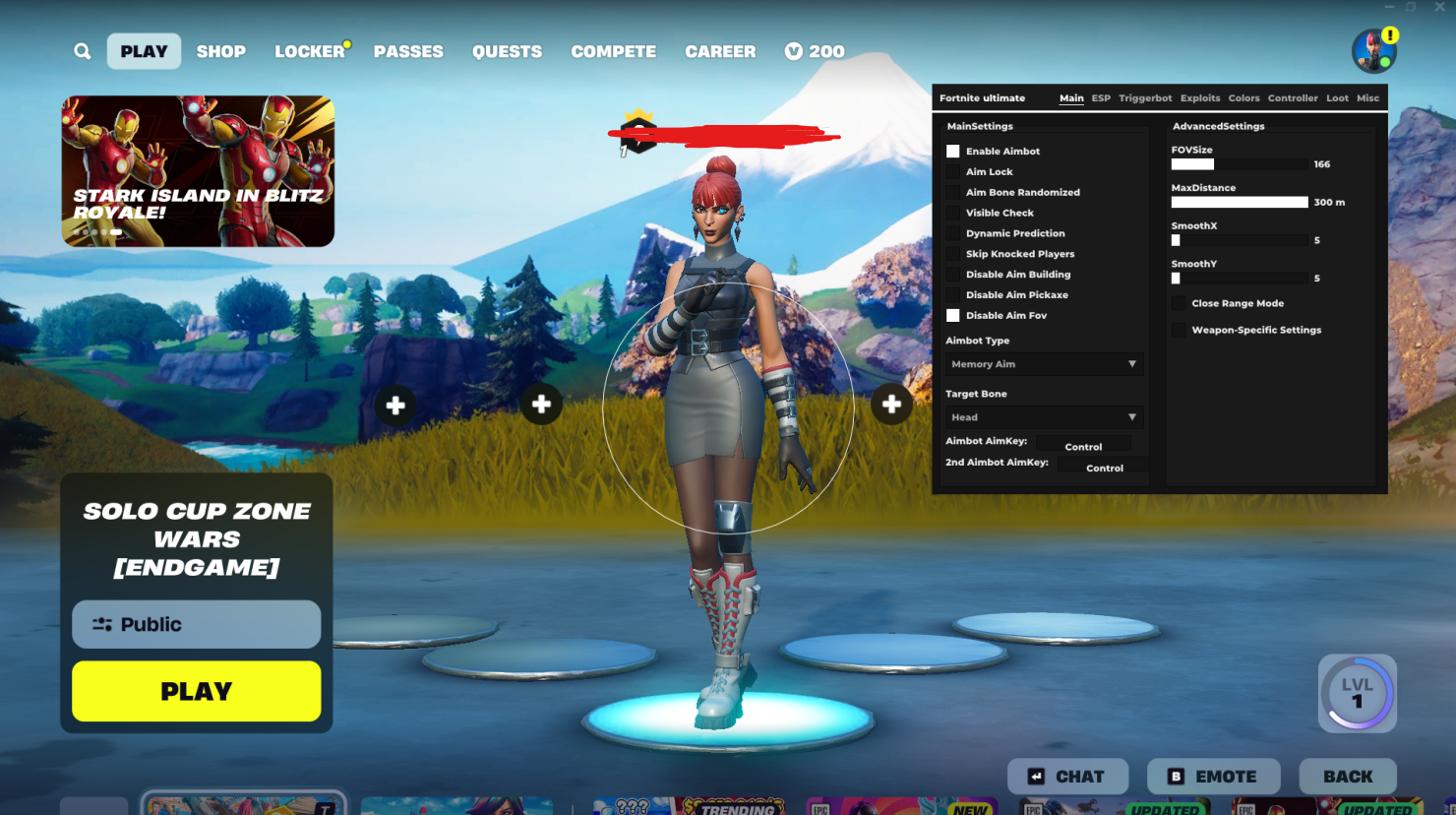
Task: Click the V-Bucks currency icon
Action: point(799,50)
